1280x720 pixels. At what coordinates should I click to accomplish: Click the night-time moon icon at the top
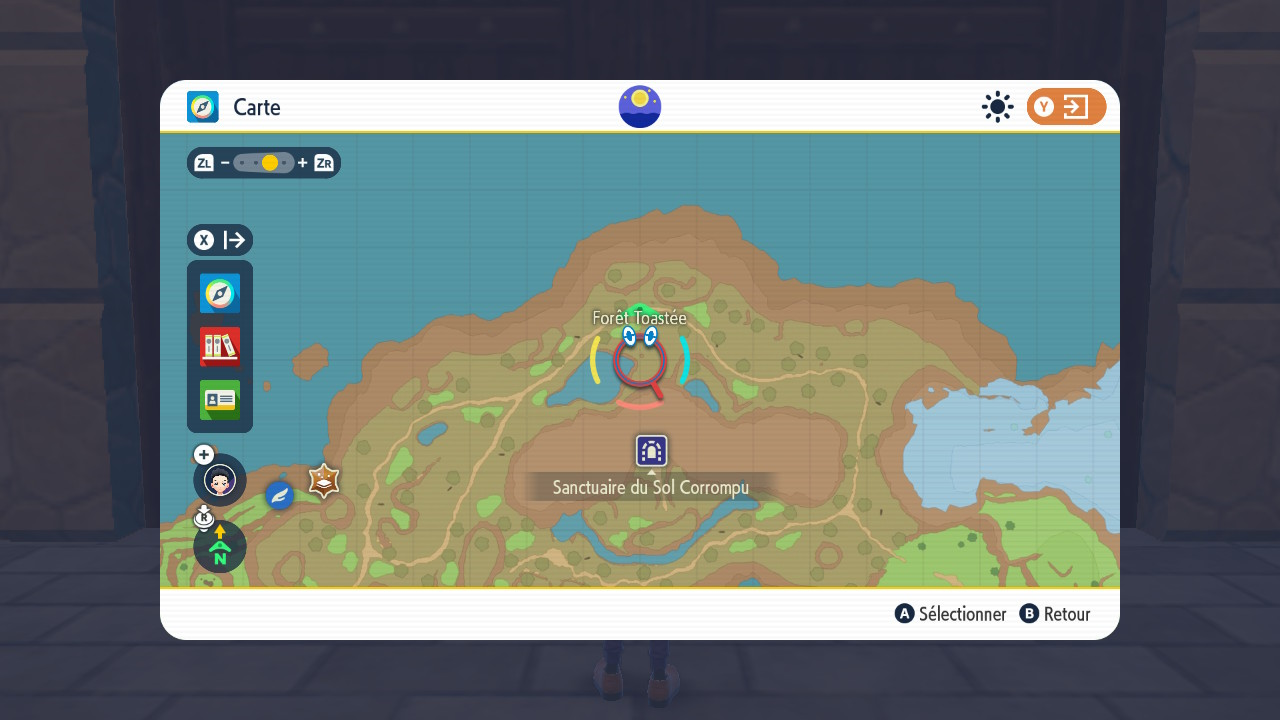[x=640, y=107]
